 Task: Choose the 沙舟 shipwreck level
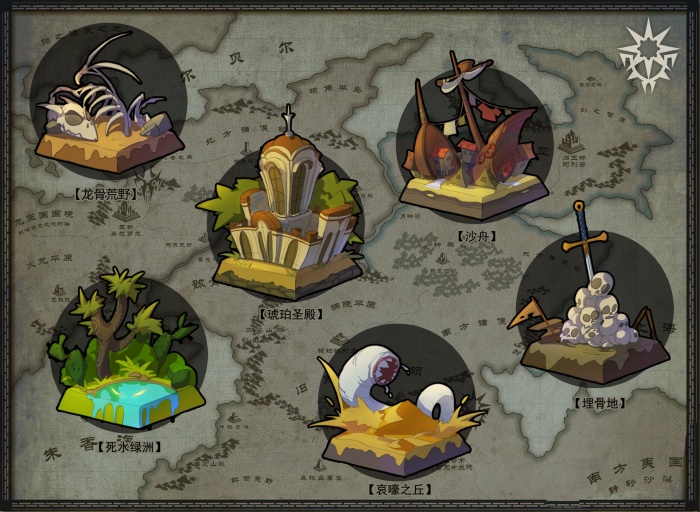[474, 145]
